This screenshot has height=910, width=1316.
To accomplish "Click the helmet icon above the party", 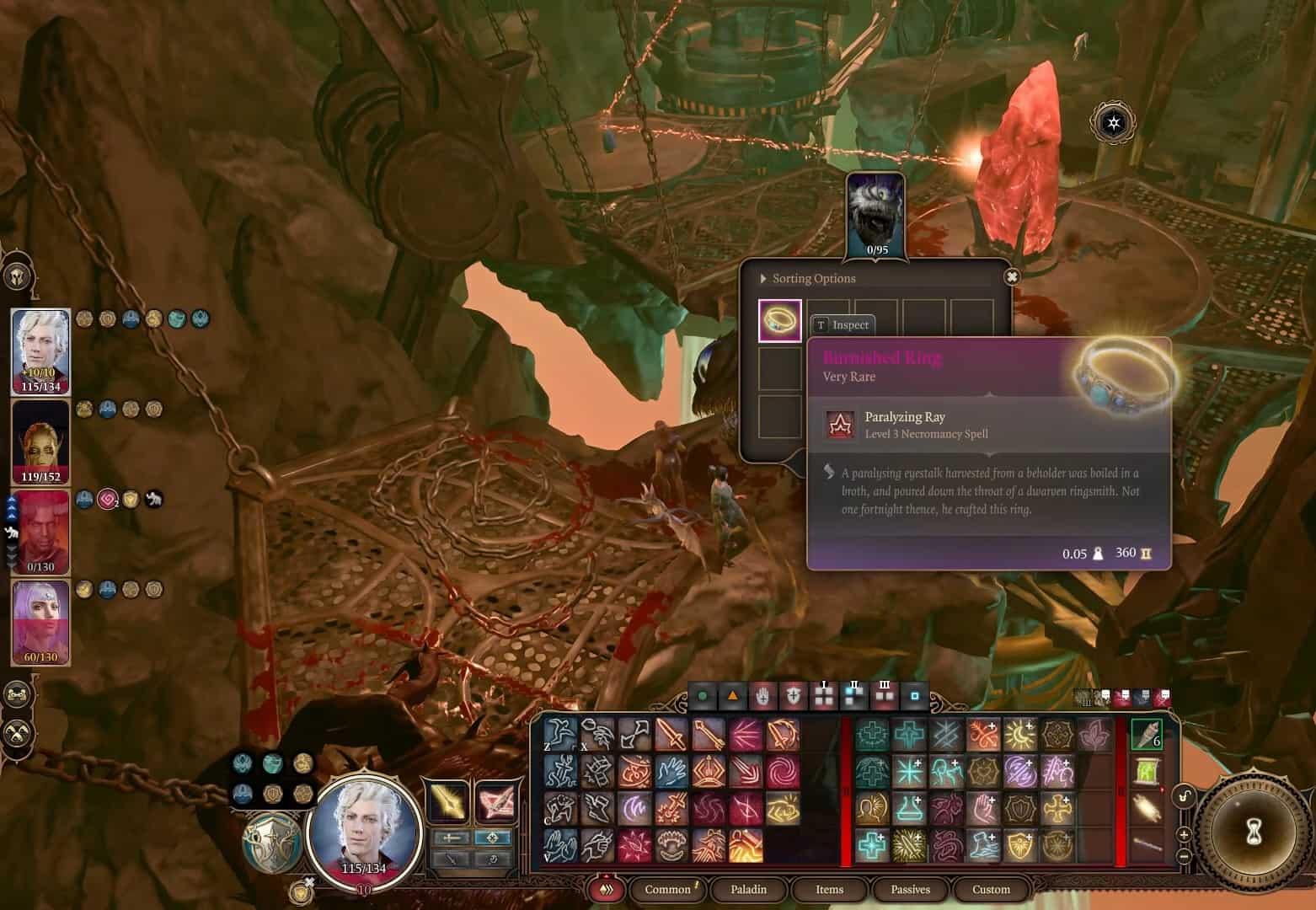I will click(x=18, y=276).
